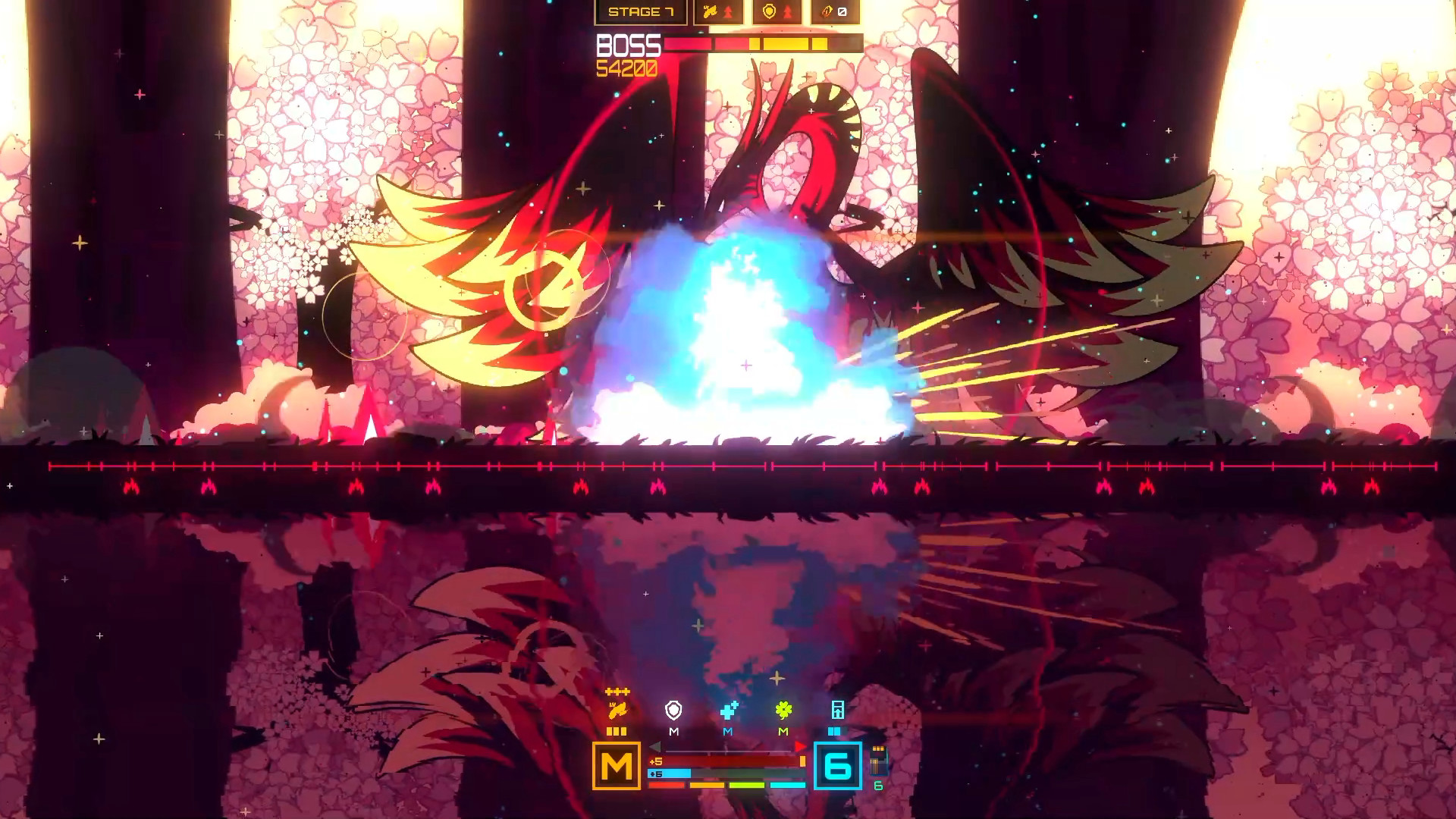Select the boss shield-up modifier panel
The width and height of the screenshot is (1456, 819).
coord(777,12)
